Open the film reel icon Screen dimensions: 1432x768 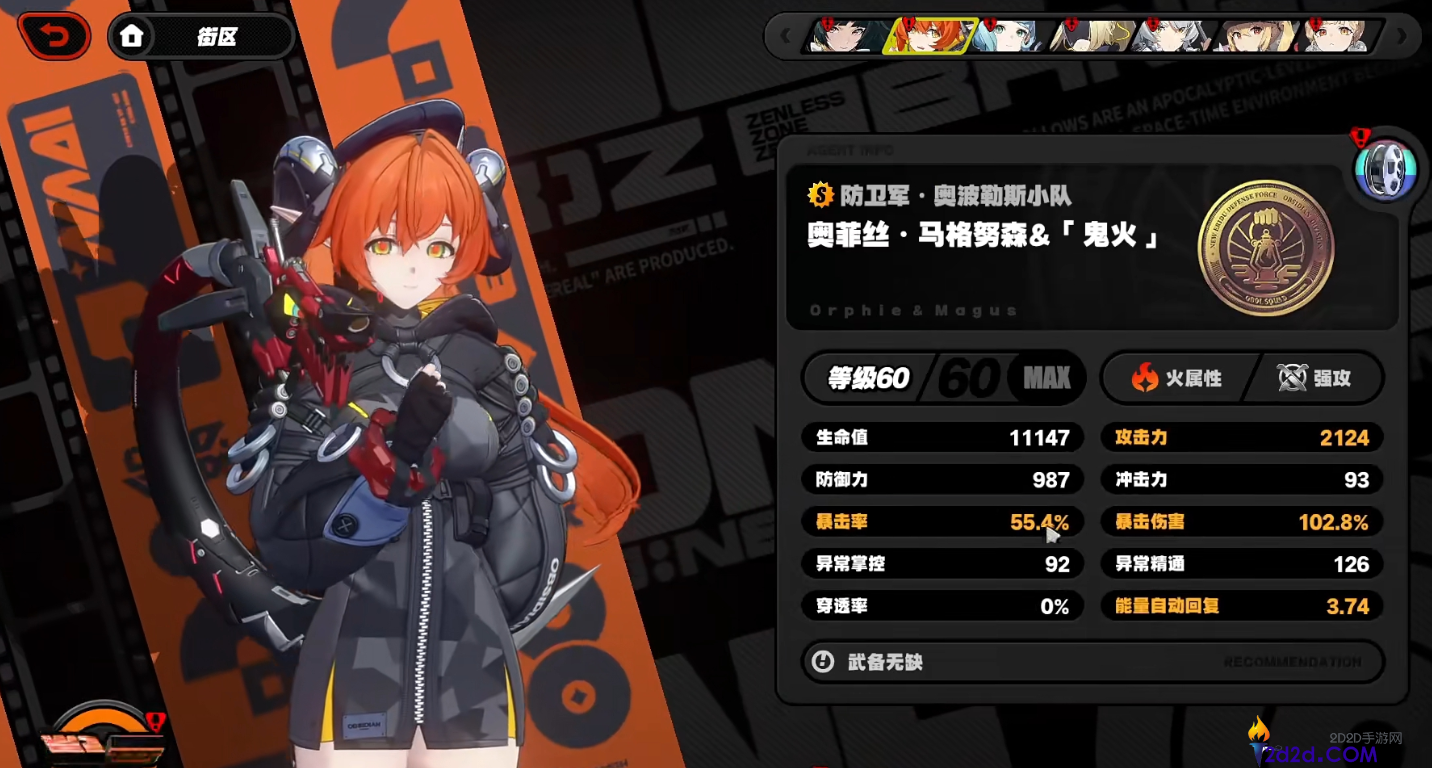[1385, 170]
